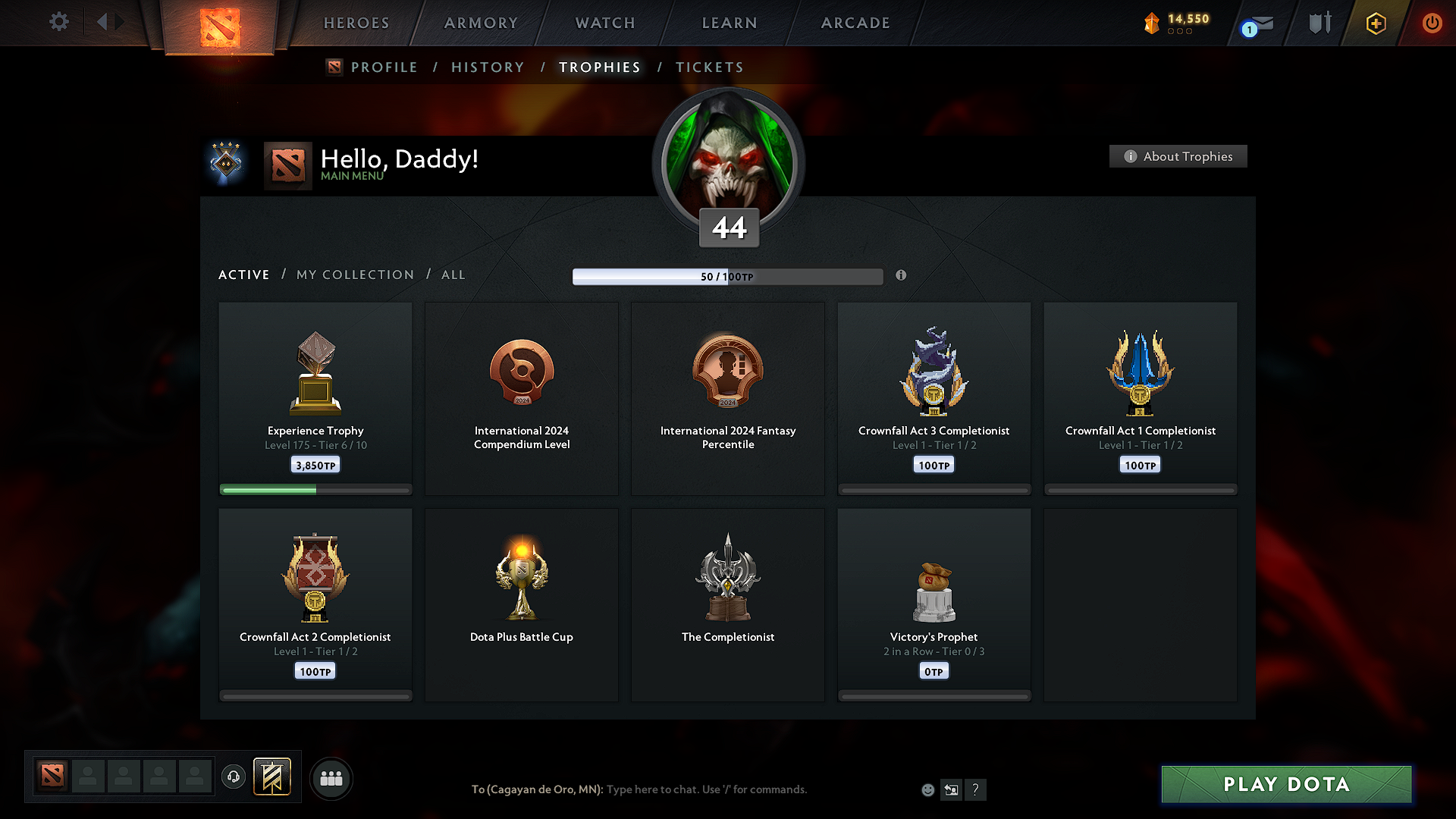This screenshot has width=1456, height=819.
Task: Click the emoticon picker in chat
Action: (927, 789)
